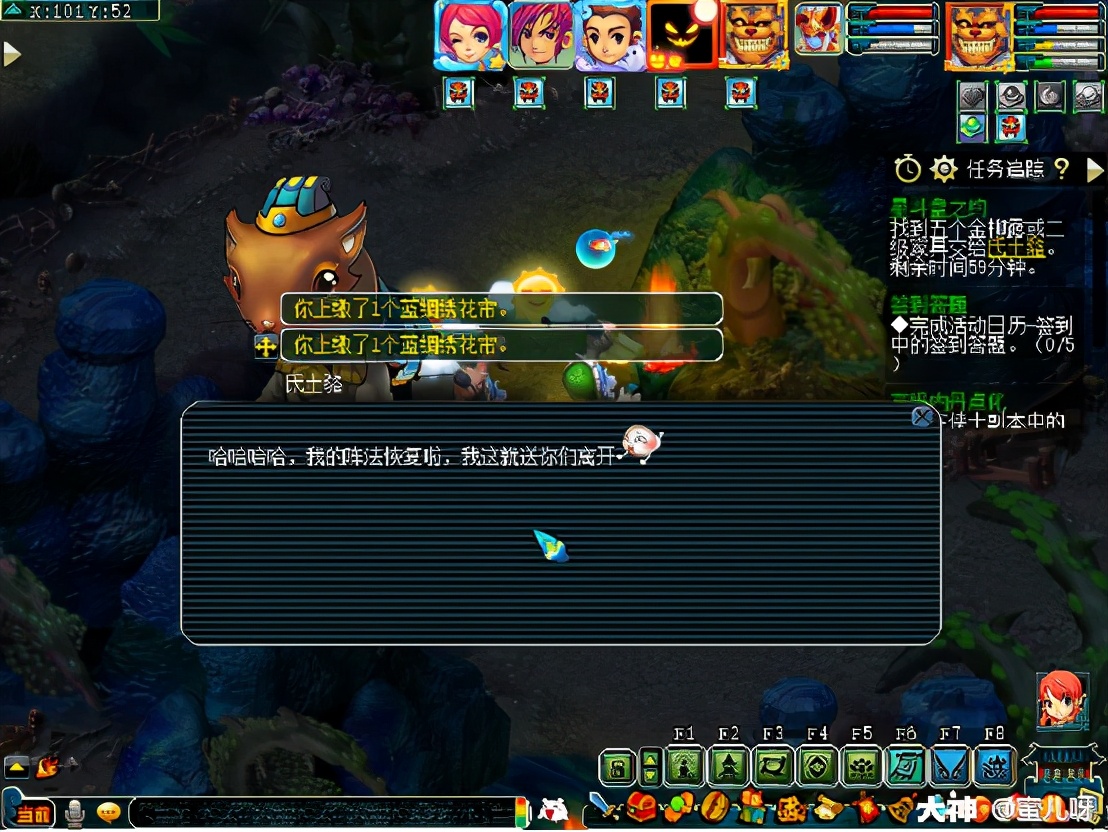Open the treasure chest menu icon

point(641,806)
